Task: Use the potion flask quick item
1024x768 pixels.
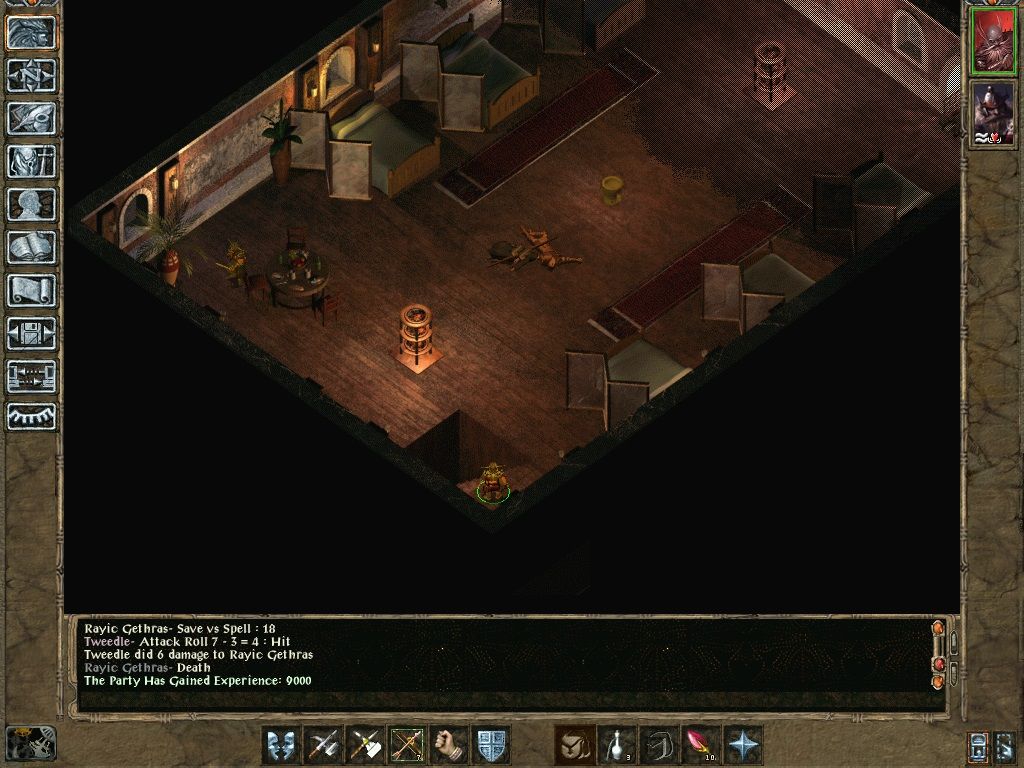Action: [x=617, y=745]
